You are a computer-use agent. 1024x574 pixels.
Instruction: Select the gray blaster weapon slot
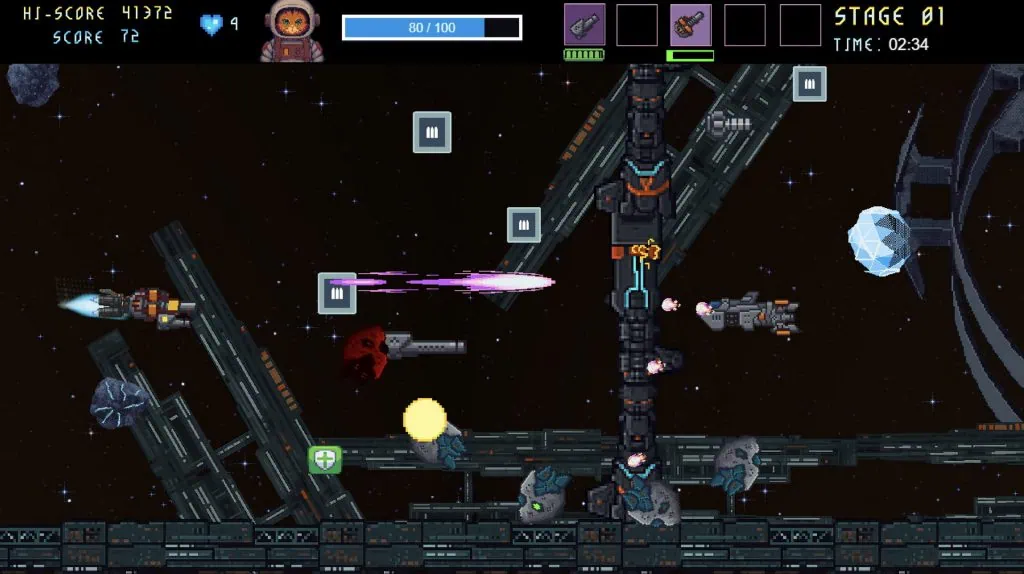tap(584, 25)
